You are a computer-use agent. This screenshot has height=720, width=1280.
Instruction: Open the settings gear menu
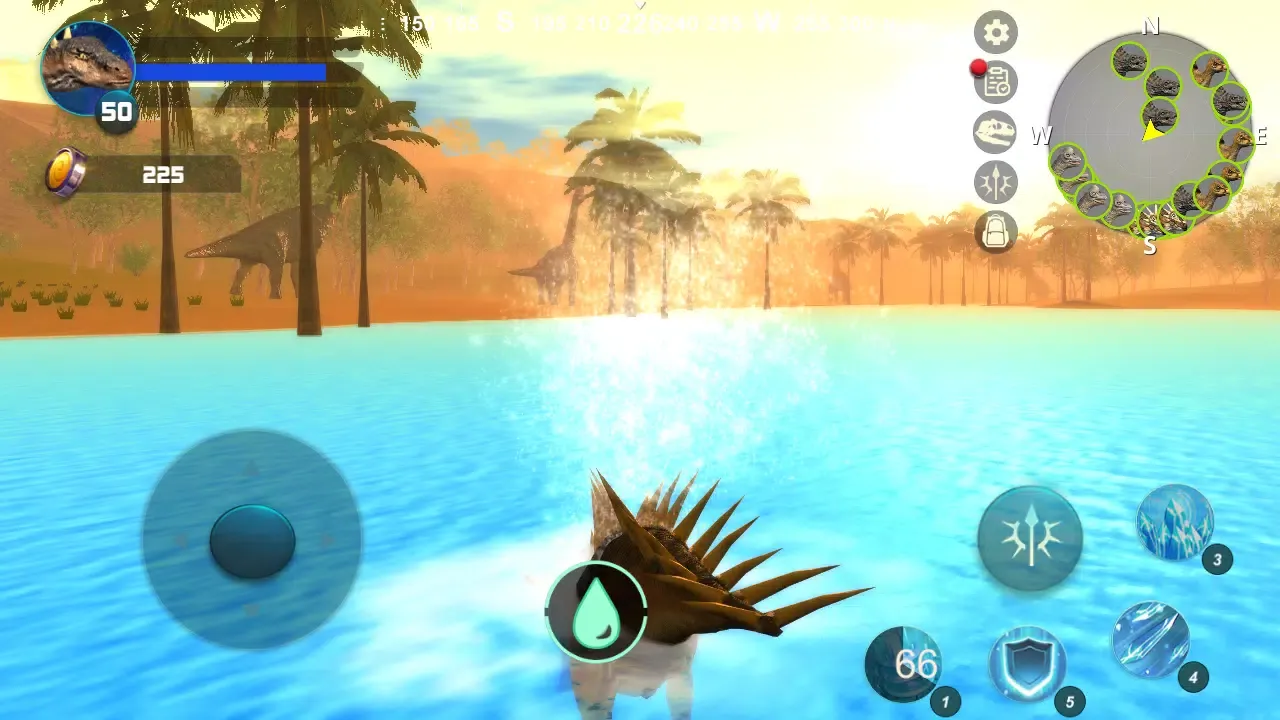tap(995, 32)
